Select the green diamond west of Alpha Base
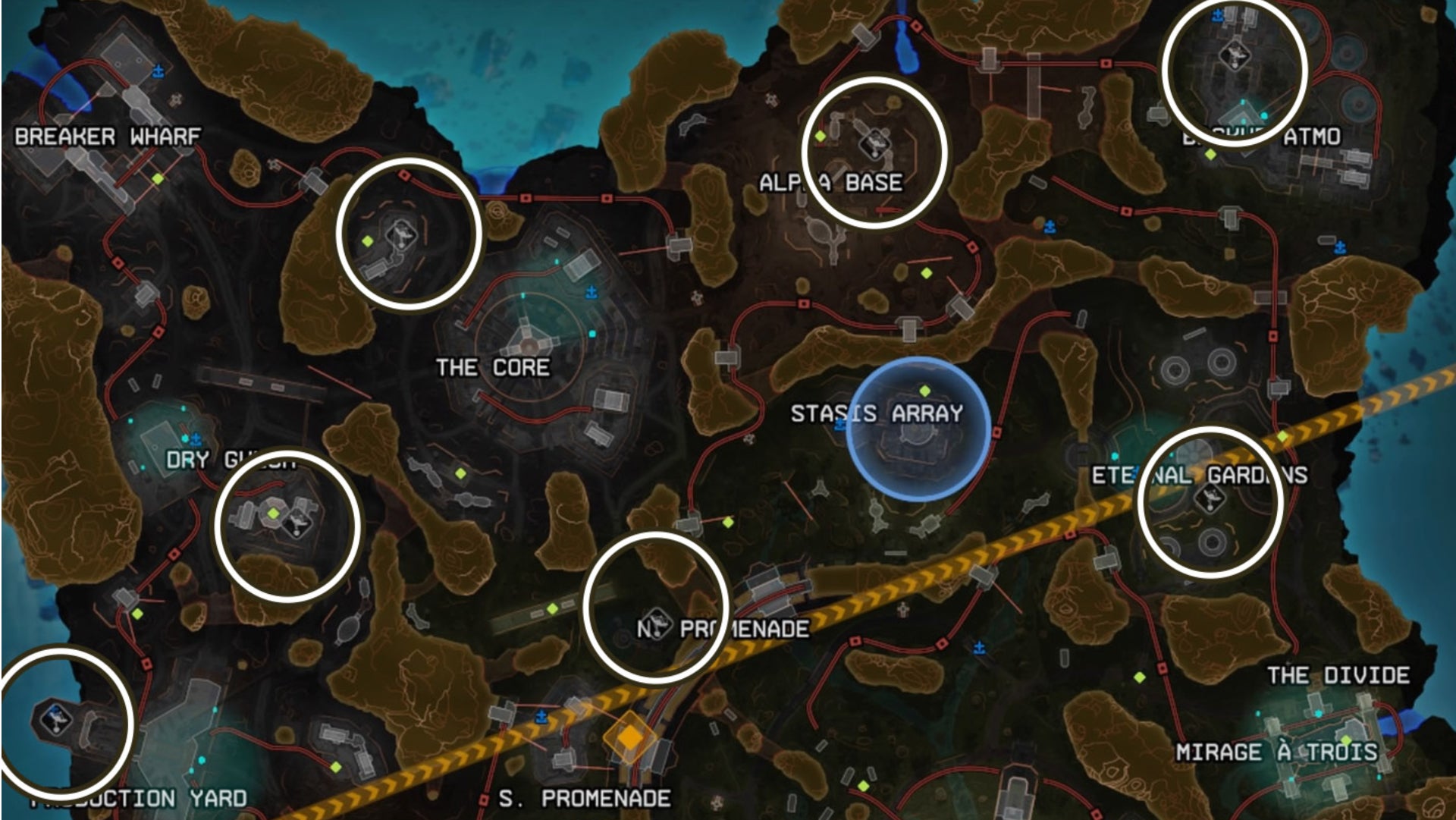The height and width of the screenshot is (820, 1456). [x=821, y=137]
